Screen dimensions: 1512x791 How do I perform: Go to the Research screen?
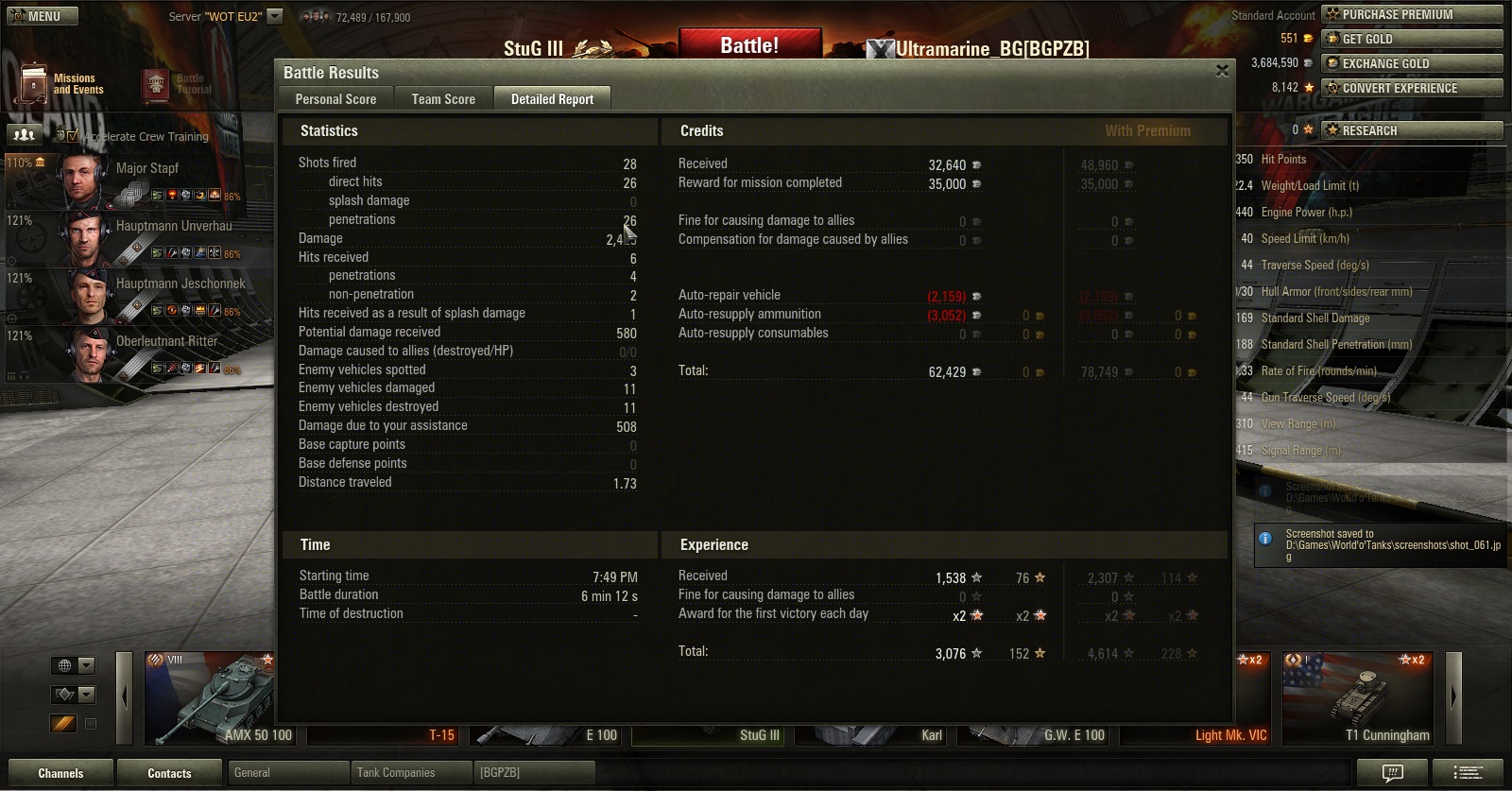(x=1411, y=130)
